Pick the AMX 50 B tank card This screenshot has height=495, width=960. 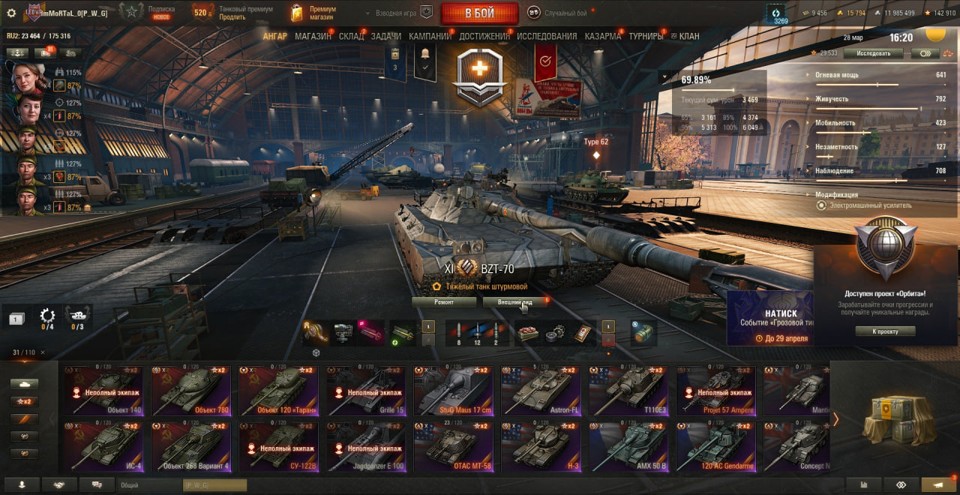tap(629, 446)
